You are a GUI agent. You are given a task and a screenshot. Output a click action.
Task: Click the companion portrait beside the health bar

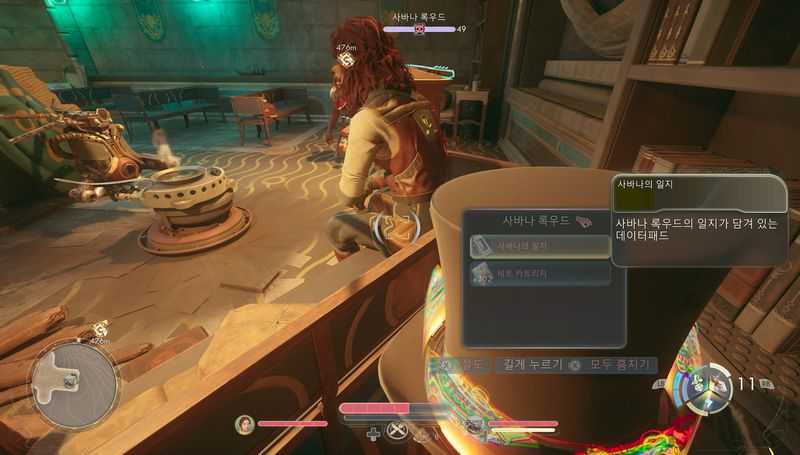[x=245, y=424]
